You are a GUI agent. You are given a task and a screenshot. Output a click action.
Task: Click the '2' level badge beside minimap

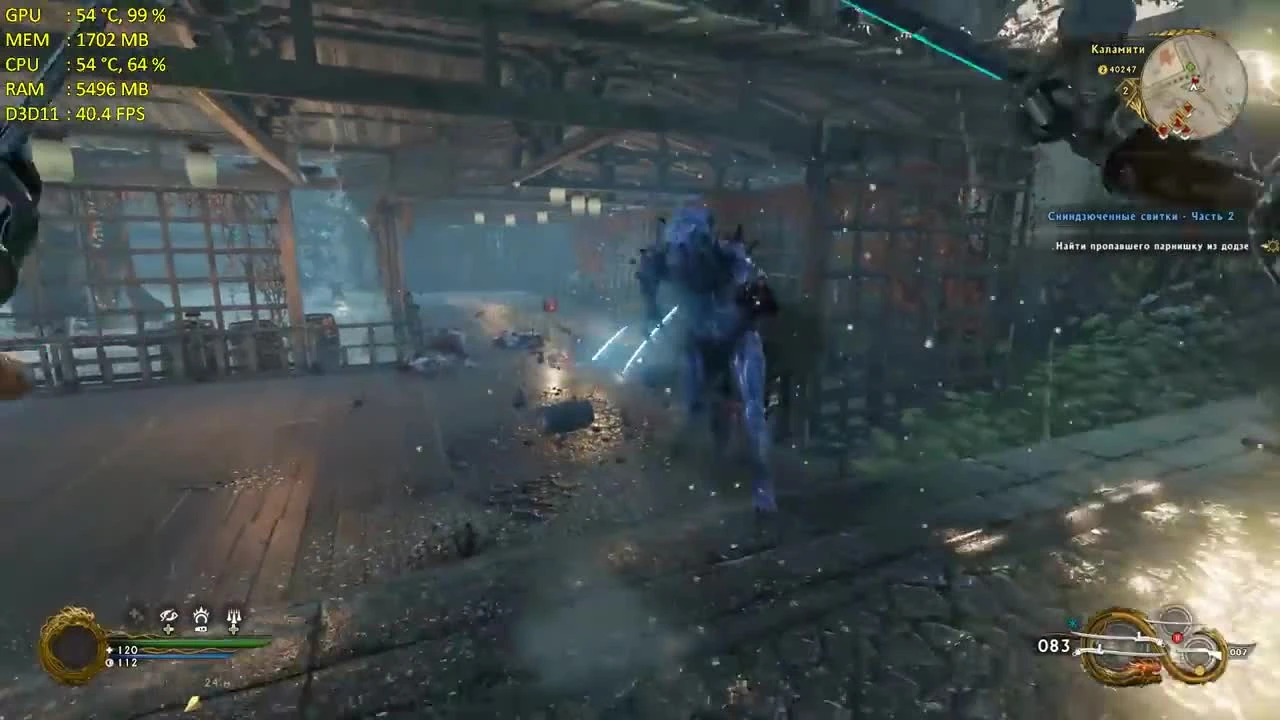coord(1126,90)
